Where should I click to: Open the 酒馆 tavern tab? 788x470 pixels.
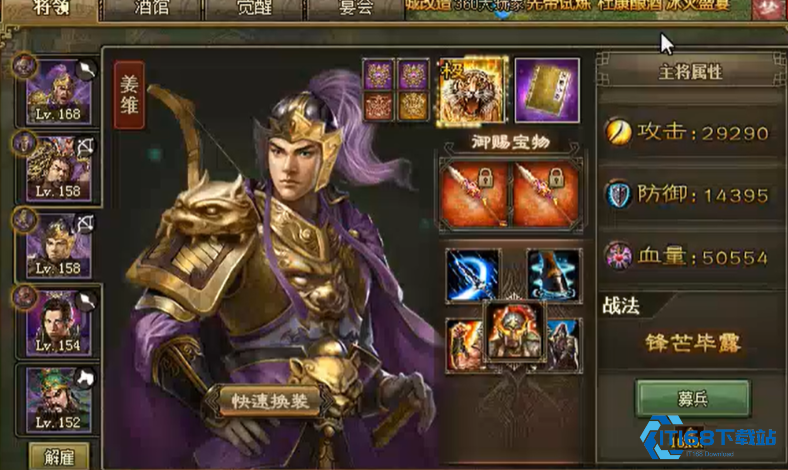pos(149,8)
